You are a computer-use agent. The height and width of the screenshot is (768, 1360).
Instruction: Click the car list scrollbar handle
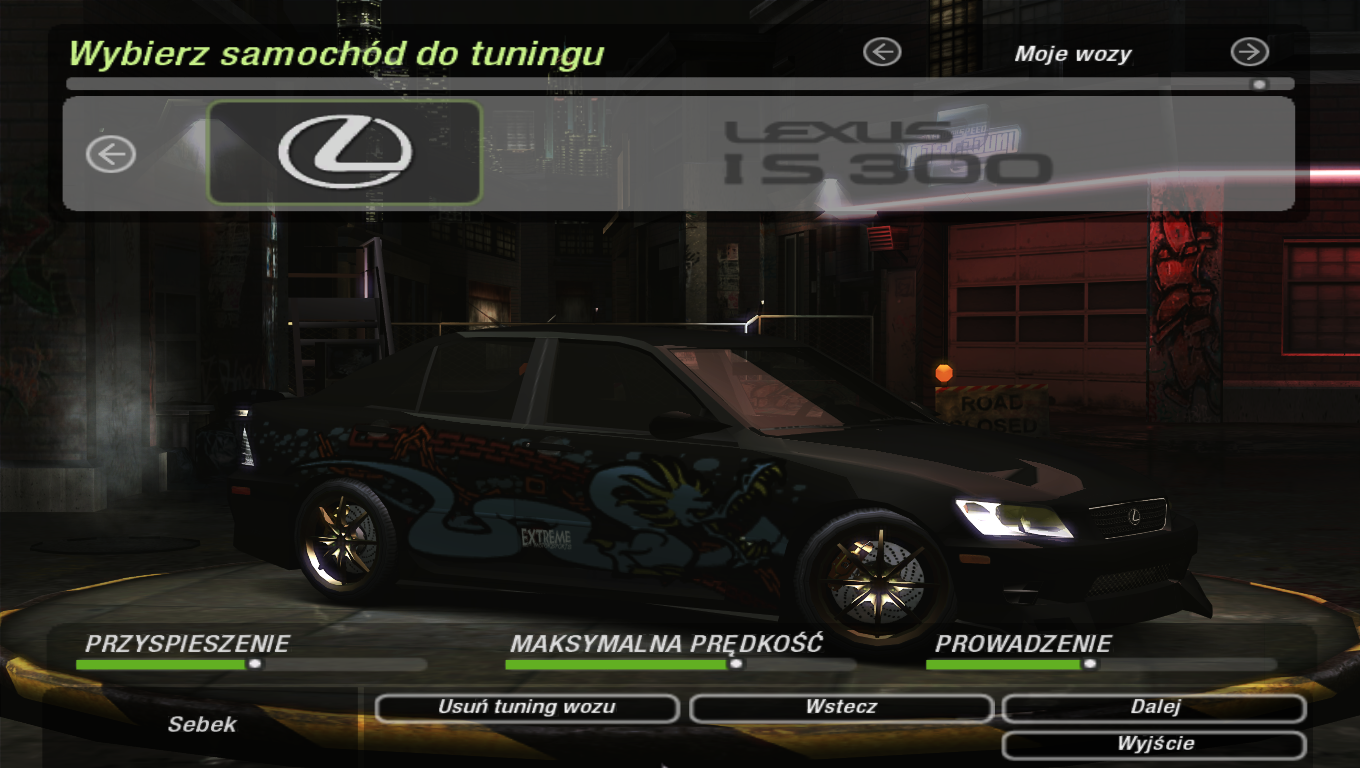click(x=1259, y=85)
